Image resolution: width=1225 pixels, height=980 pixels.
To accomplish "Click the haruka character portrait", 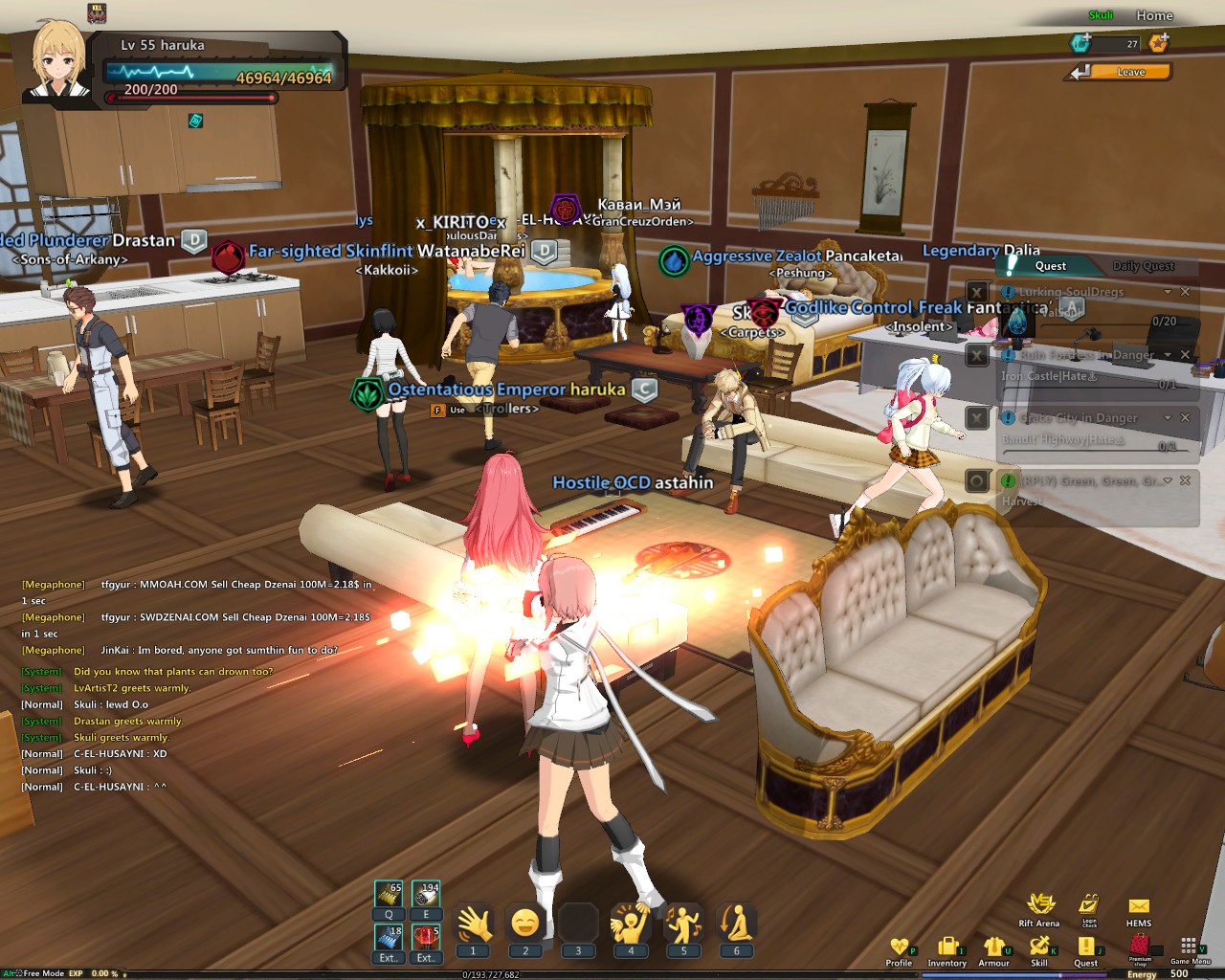I will pyautogui.click(x=59, y=61).
